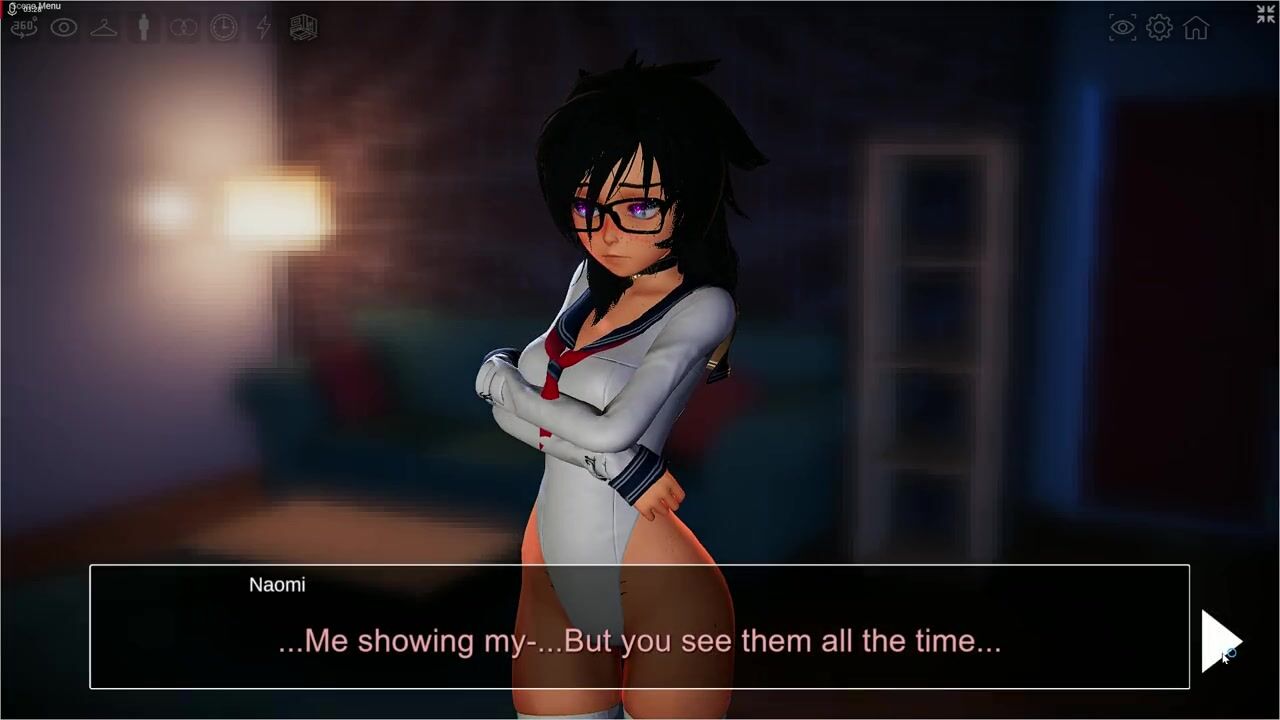
Task: Toggle the framed eye hide-interface icon
Action: (x=1123, y=28)
